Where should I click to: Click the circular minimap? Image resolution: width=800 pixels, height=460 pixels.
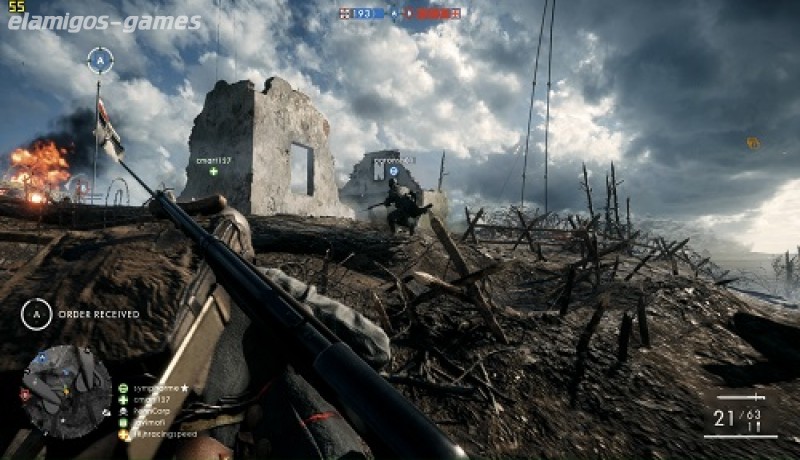(x=67, y=391)
